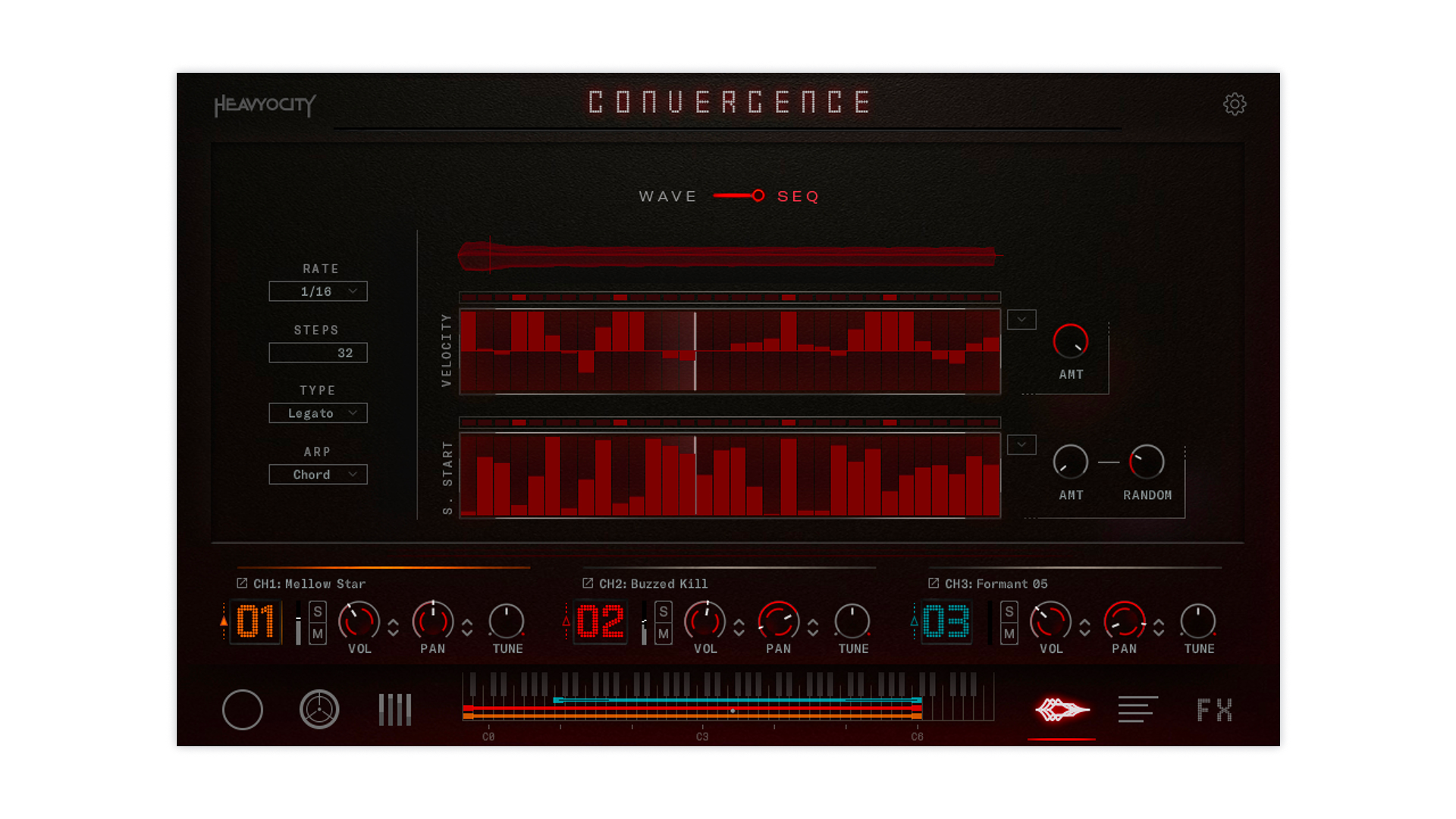
Task: Select the Convergence engine page icon
Action: coord(1061,710)
